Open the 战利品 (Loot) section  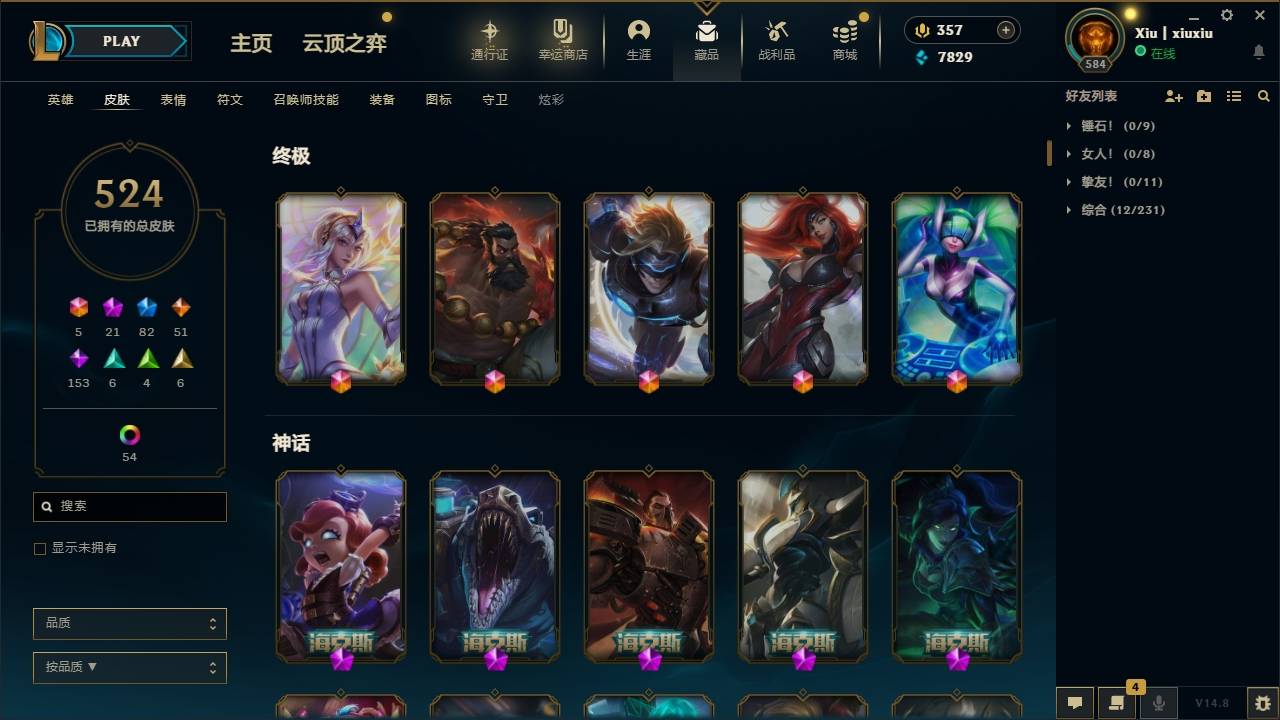(776, 40)
